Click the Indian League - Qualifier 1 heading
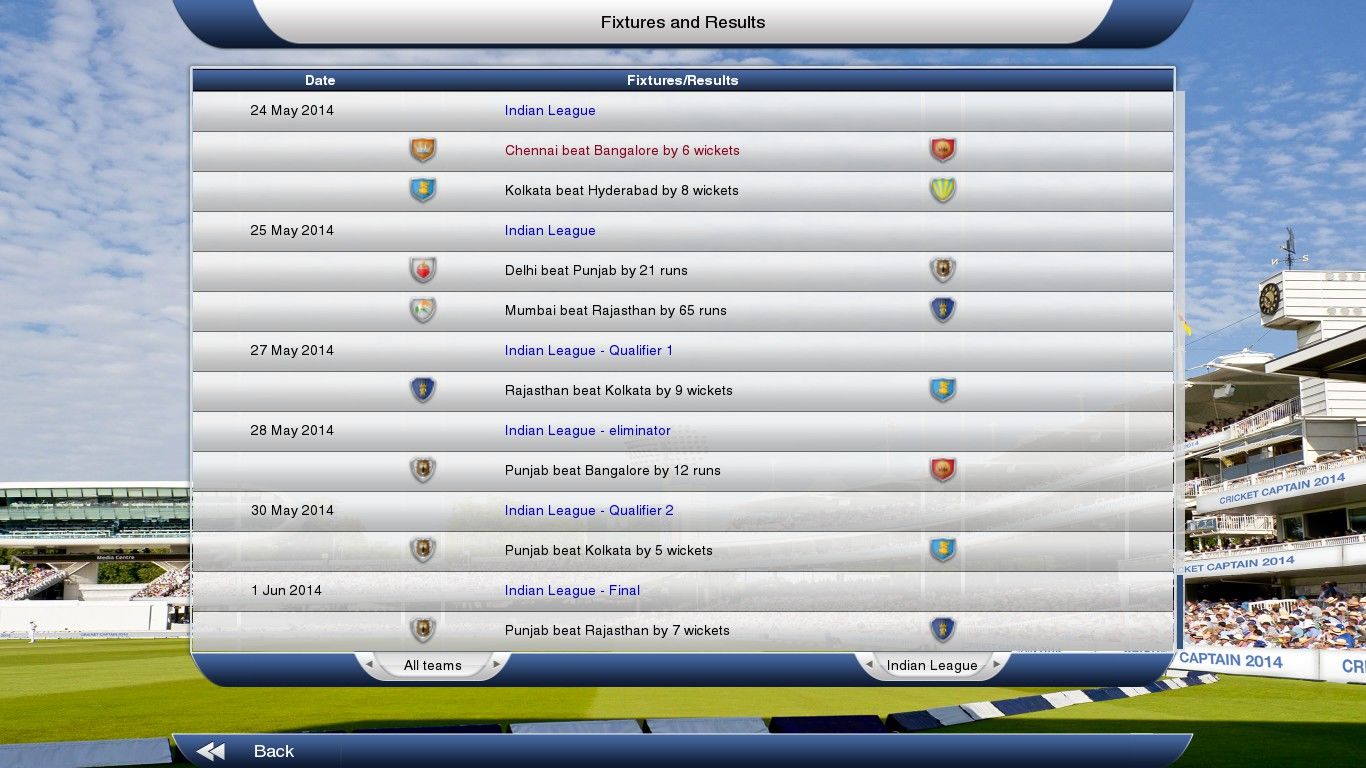 click(588, 351)
